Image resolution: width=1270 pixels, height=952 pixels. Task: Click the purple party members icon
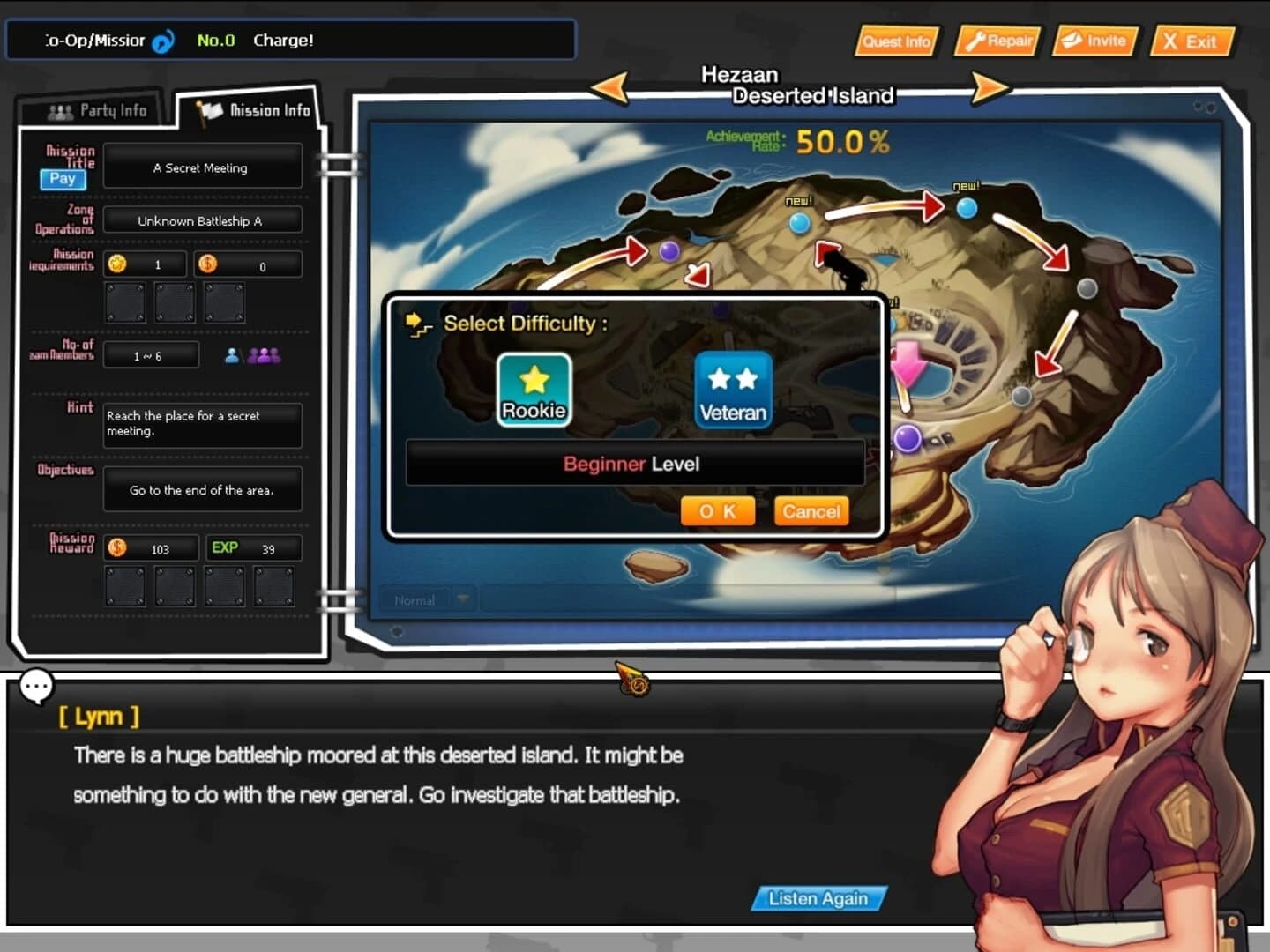point(263,354)
